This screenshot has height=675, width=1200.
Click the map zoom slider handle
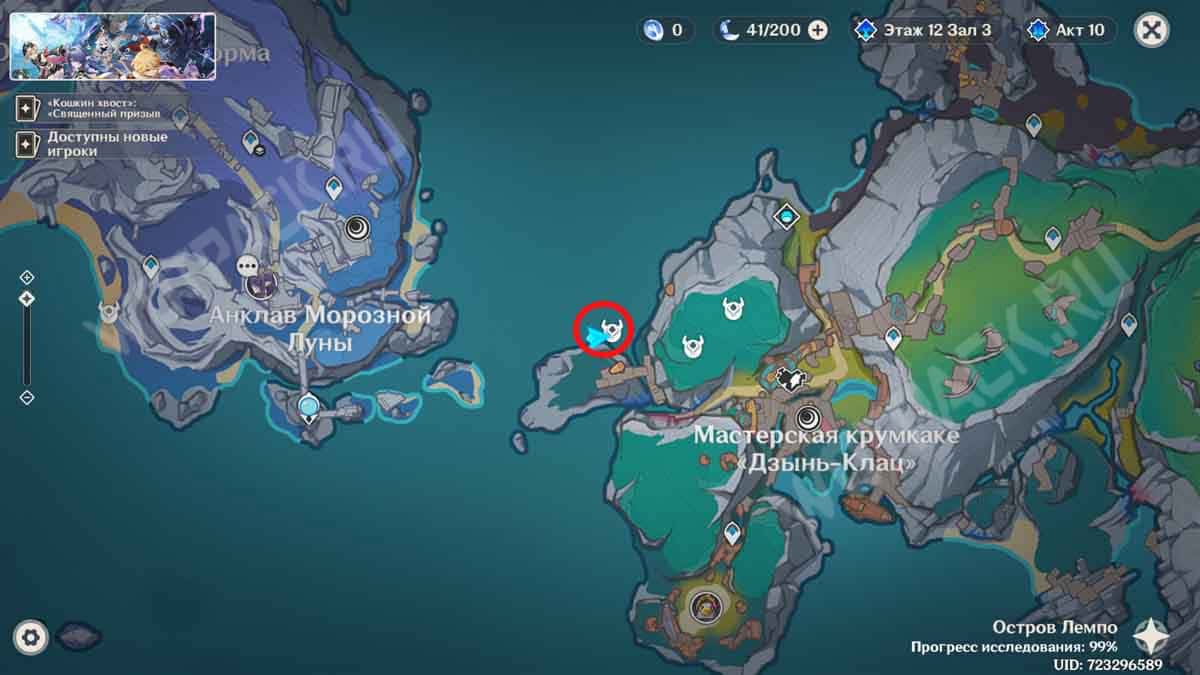[27, 298]
